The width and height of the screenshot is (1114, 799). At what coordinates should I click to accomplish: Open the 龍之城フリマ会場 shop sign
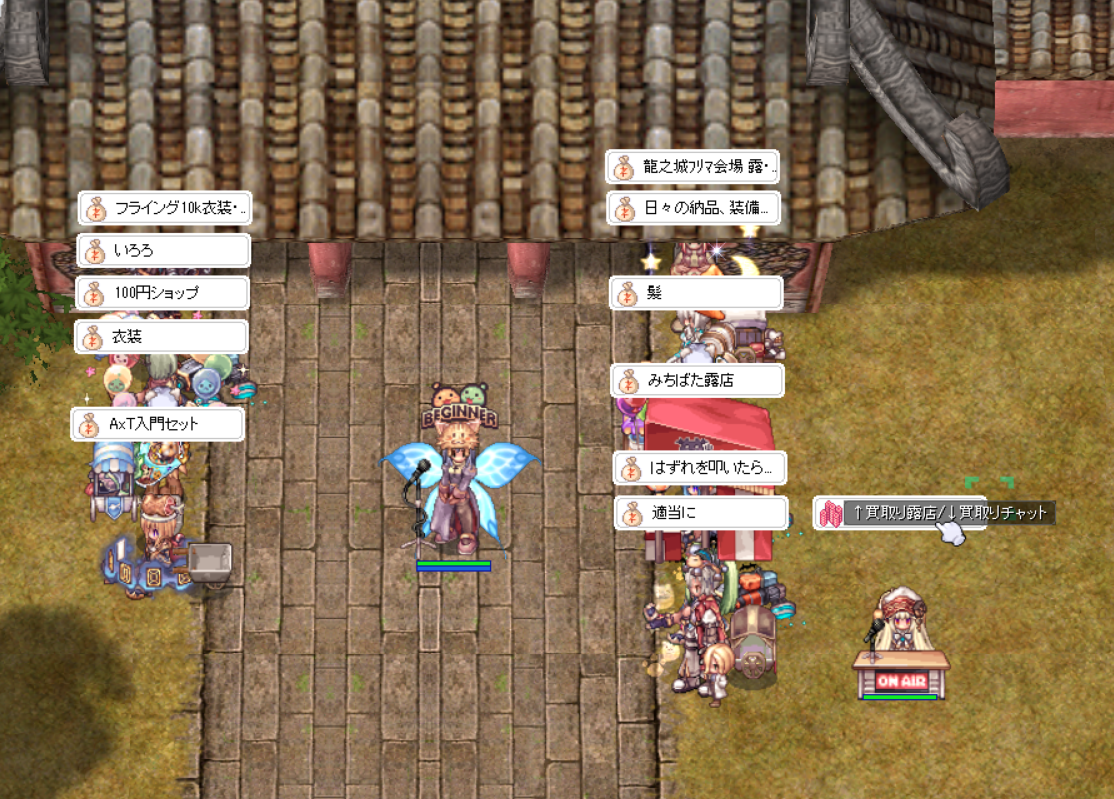coord(692,167)
